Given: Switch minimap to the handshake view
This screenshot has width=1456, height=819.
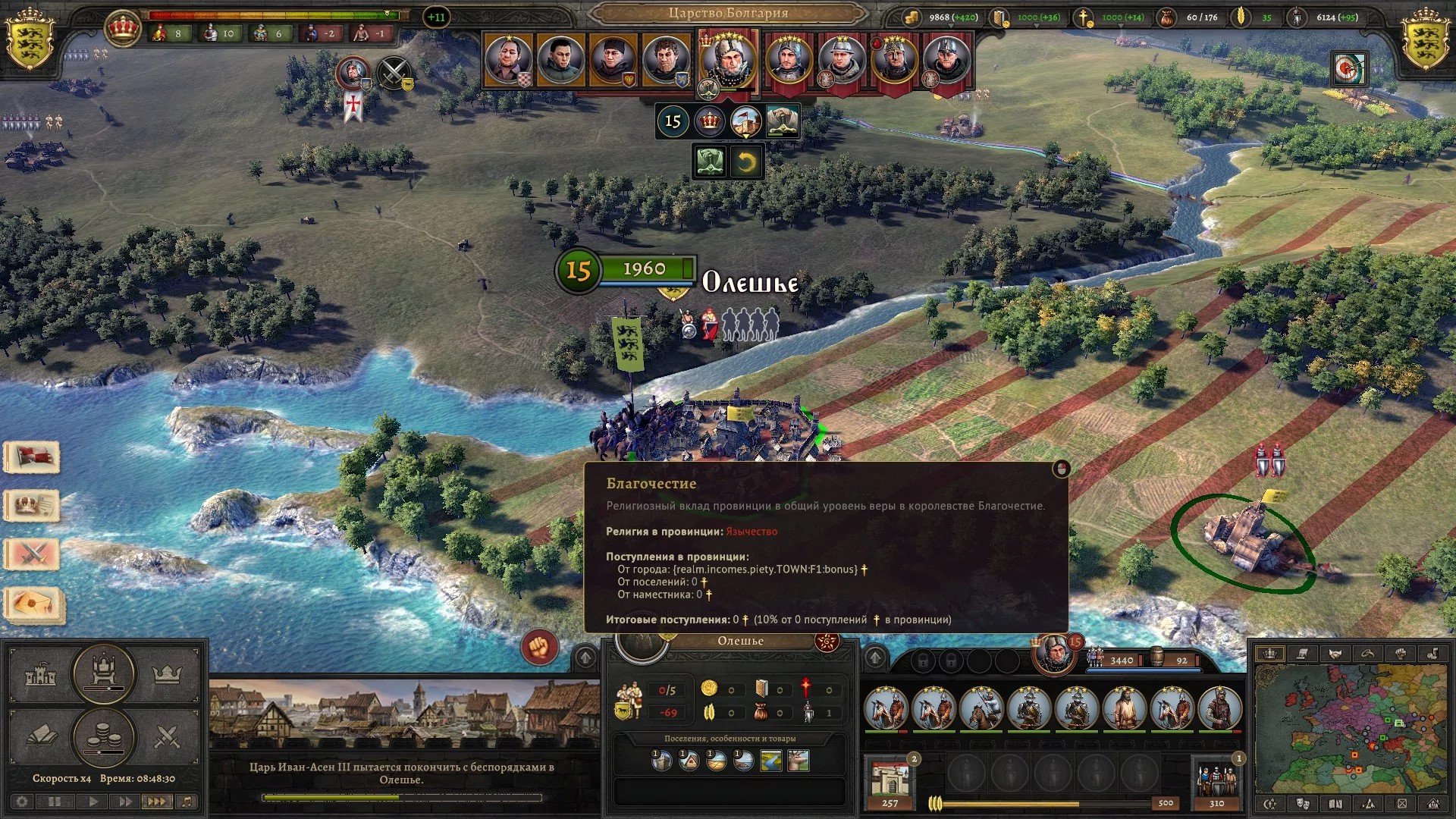Looking at the screenshot, I should tap(1335, 653).
